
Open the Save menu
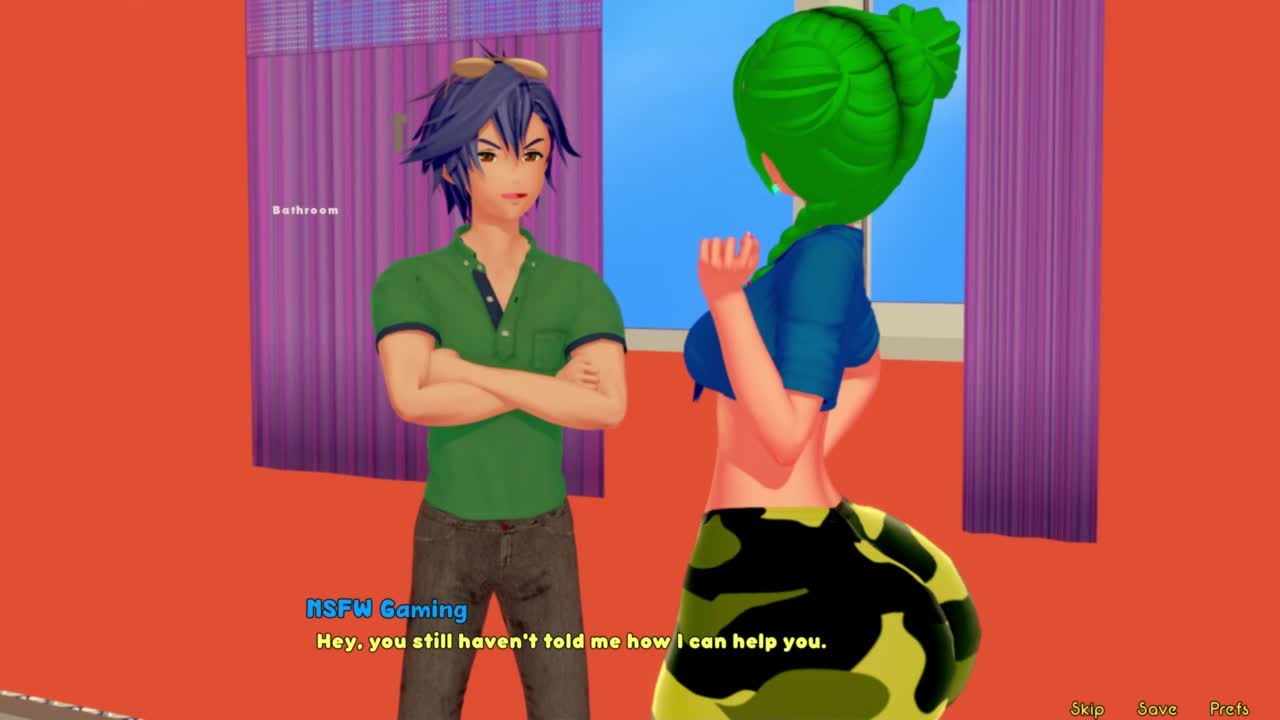point(1157,708)
